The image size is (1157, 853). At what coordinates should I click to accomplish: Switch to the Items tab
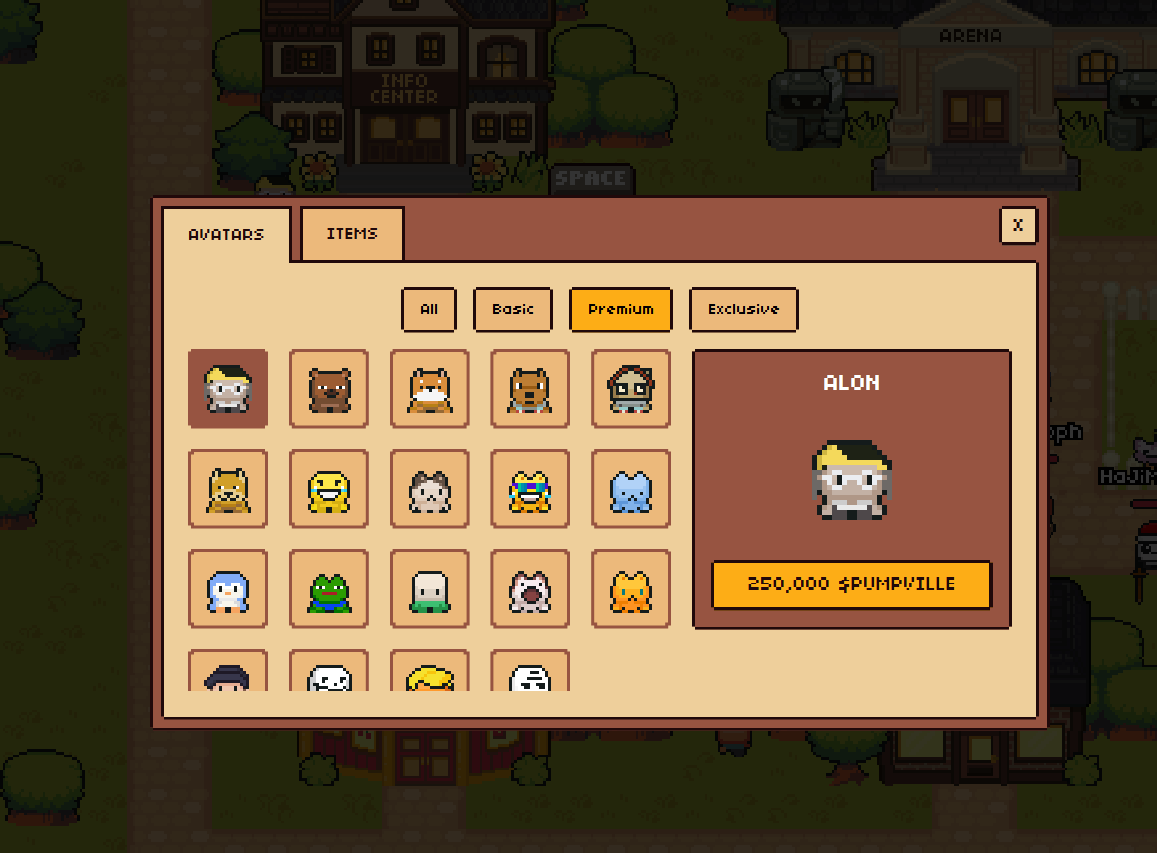coord(352,234)
